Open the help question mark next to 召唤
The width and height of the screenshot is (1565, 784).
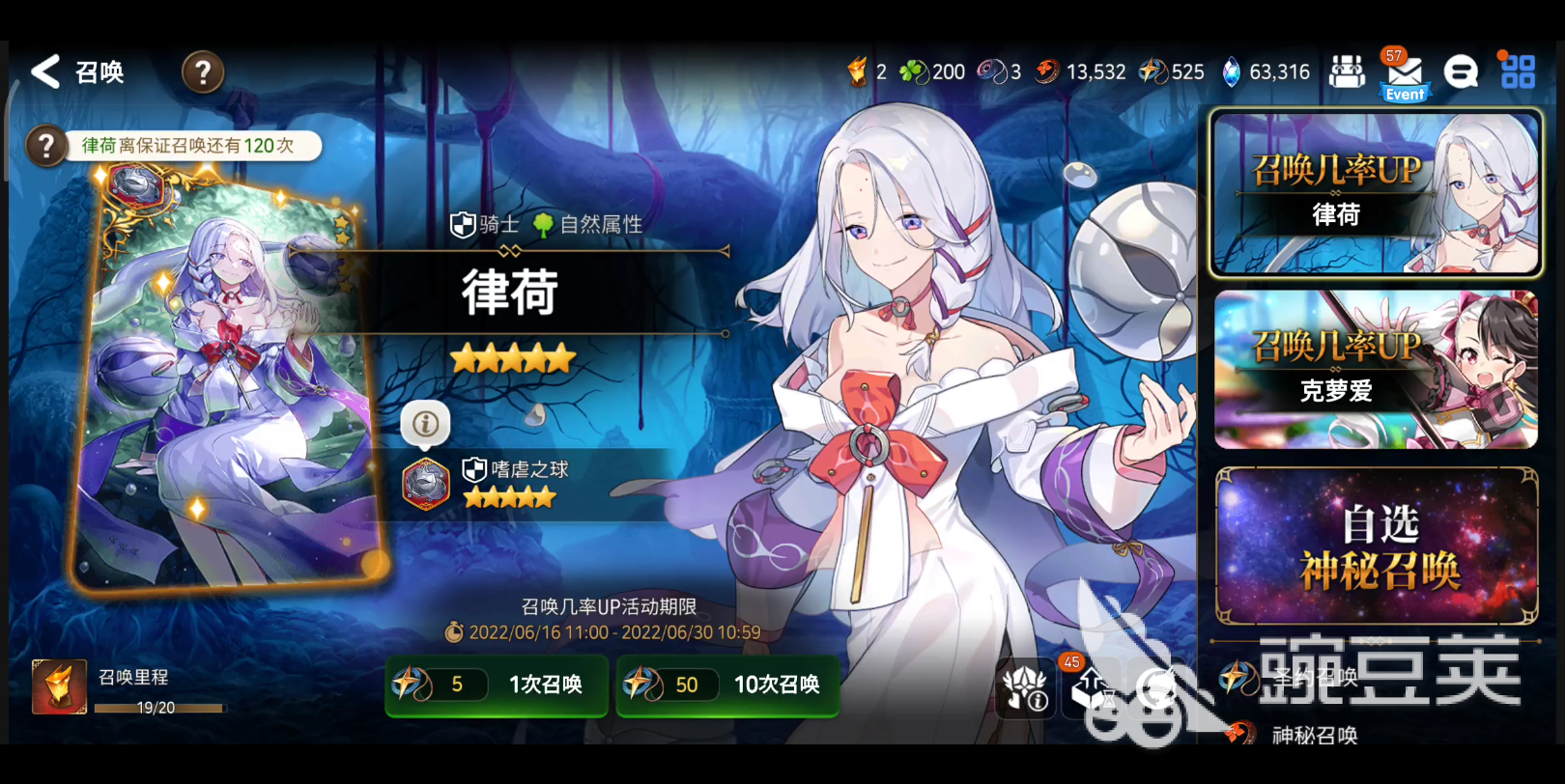point(203,71)
